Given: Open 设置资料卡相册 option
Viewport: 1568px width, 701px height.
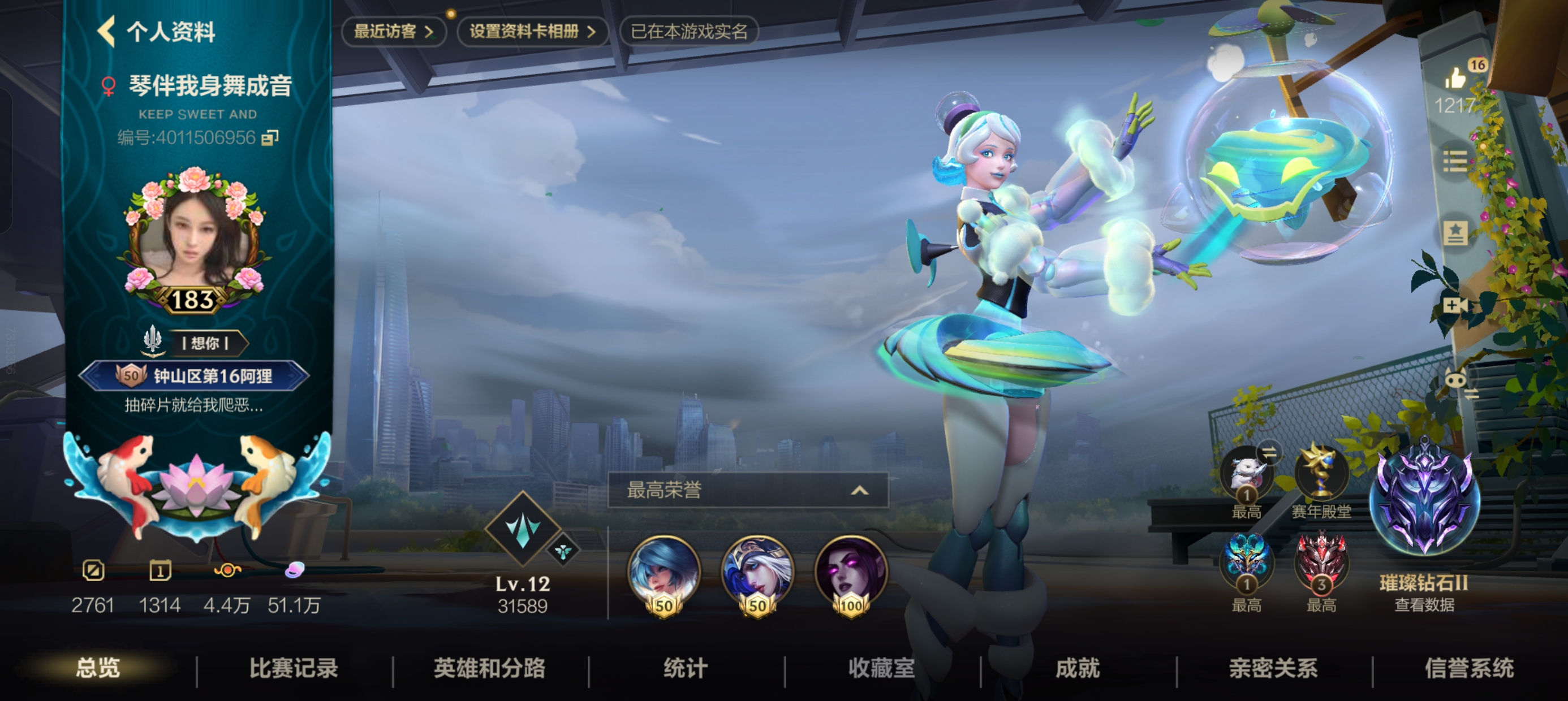Looking at the screenshot, I should coord(531,32).
